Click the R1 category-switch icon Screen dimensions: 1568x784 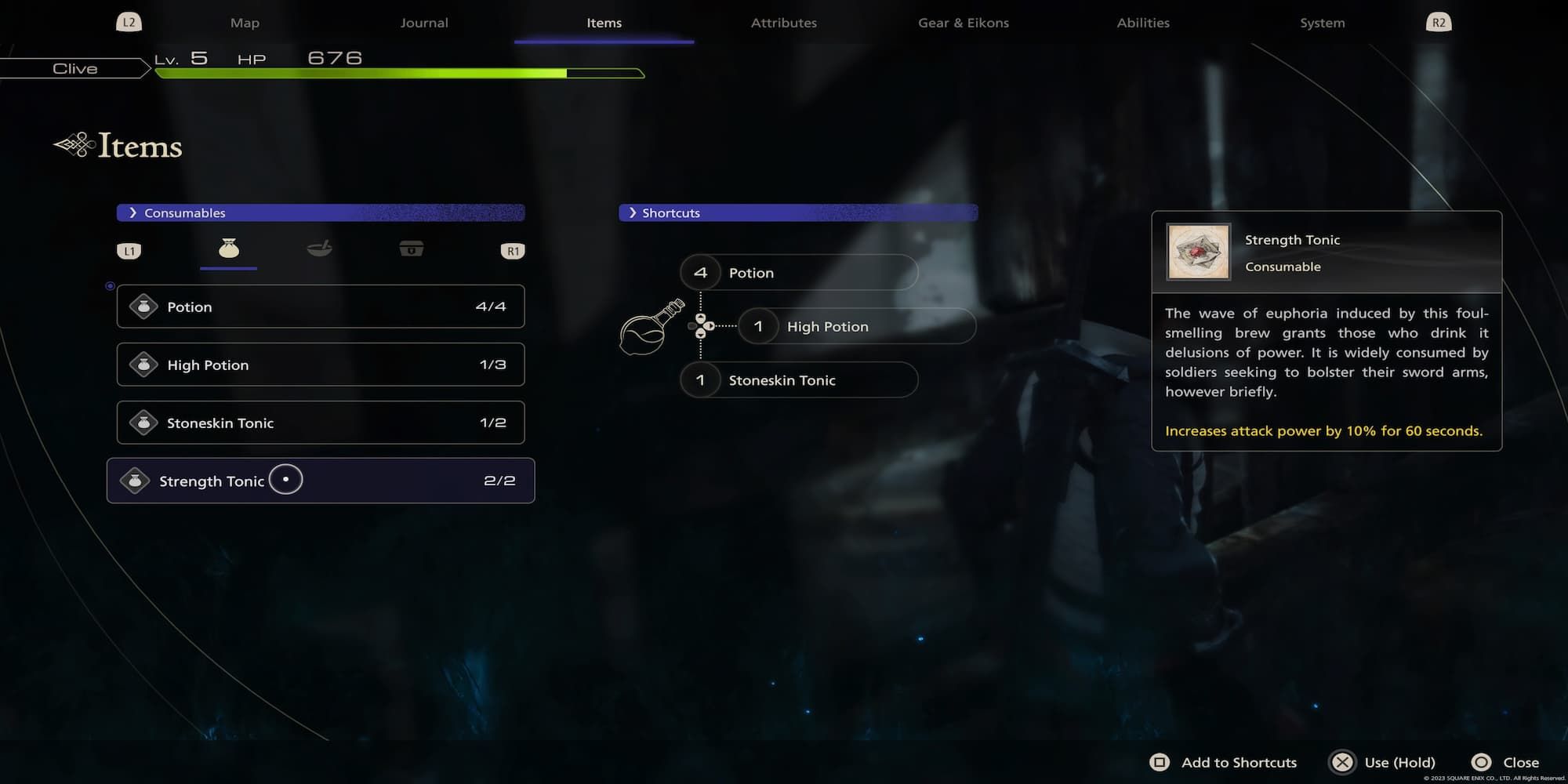coord(513,250)
